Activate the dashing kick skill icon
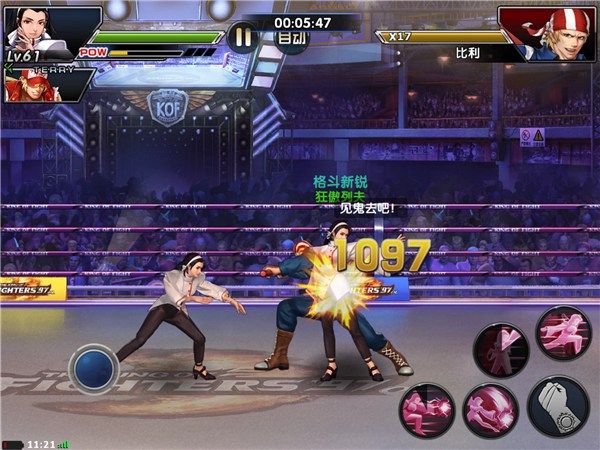This screenshot has width=600, height=450. tap(563, 335)
